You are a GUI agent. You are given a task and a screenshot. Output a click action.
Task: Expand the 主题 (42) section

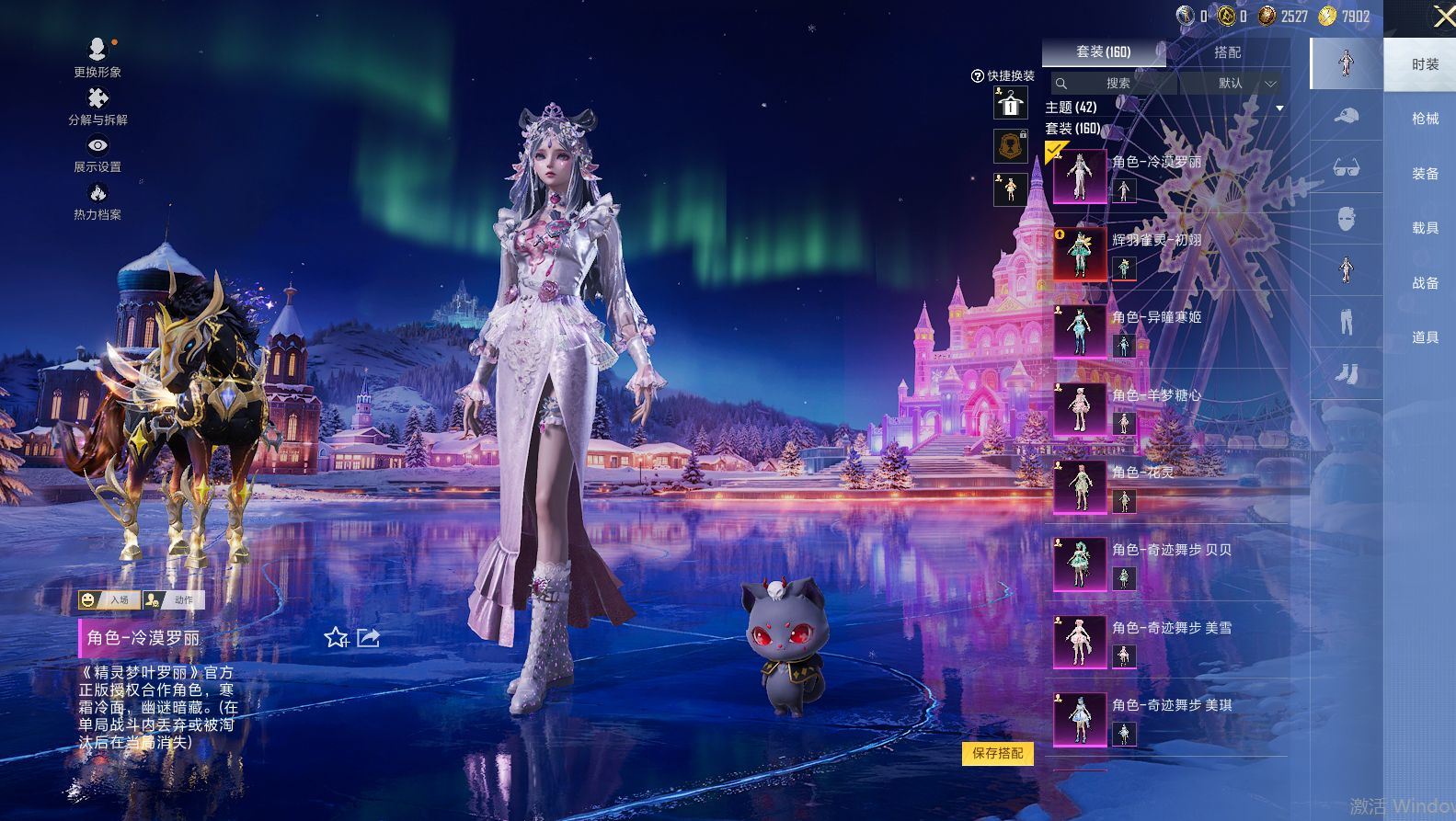[x=1278, y=108]
